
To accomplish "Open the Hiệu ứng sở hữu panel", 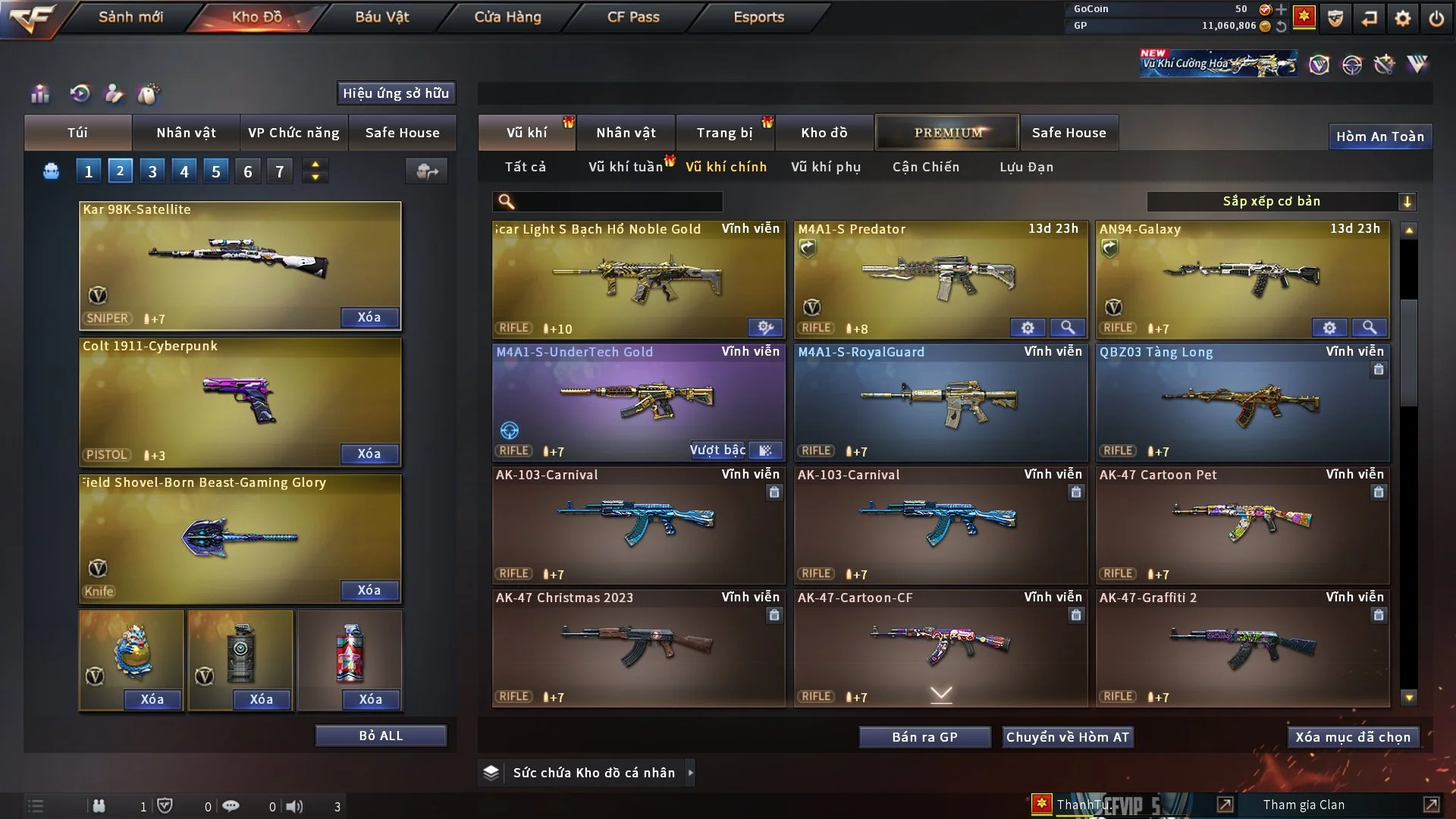I will click(x=396, y=93).
